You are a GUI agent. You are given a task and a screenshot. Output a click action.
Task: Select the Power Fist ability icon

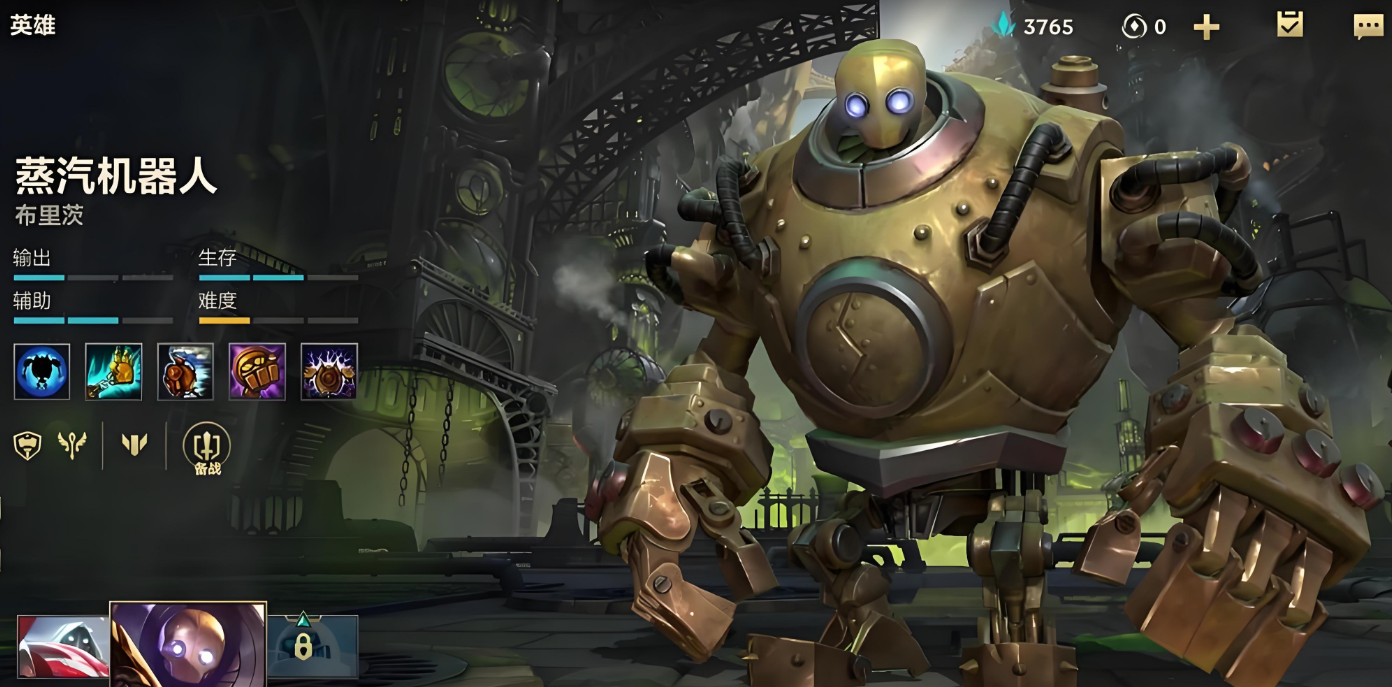point(257,371)
